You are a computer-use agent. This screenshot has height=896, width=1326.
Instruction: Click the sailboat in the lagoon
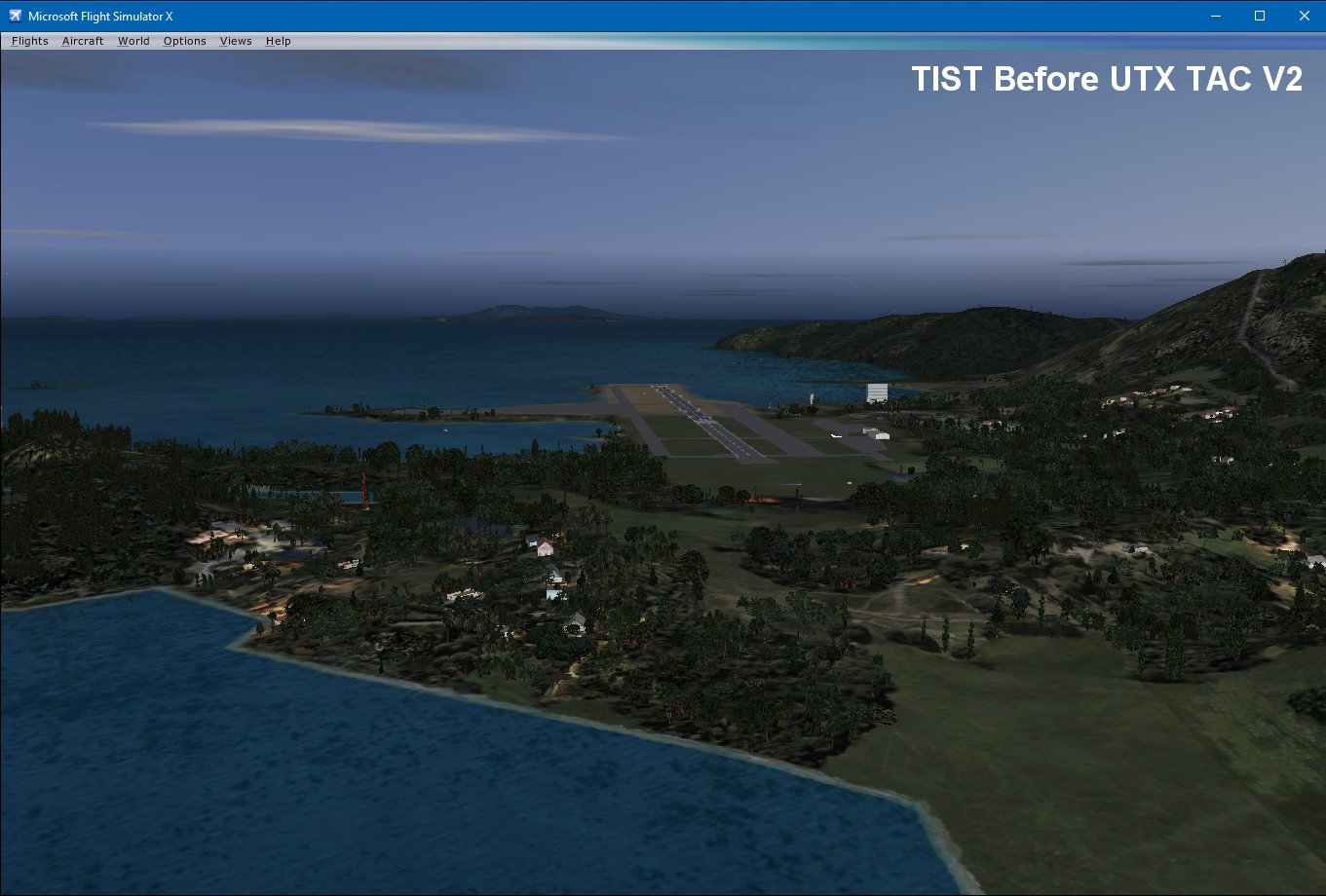coord(445,430)
